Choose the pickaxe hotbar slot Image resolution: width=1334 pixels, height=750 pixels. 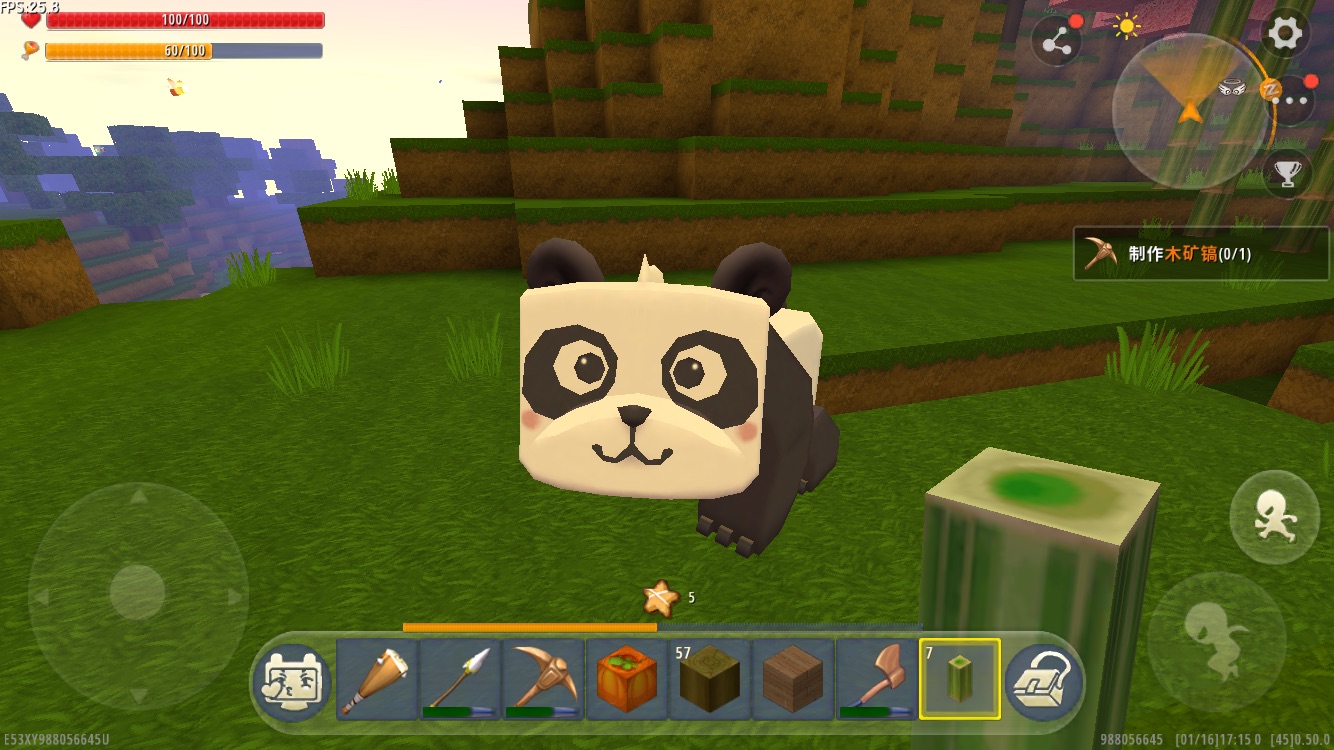pos(543,680)
